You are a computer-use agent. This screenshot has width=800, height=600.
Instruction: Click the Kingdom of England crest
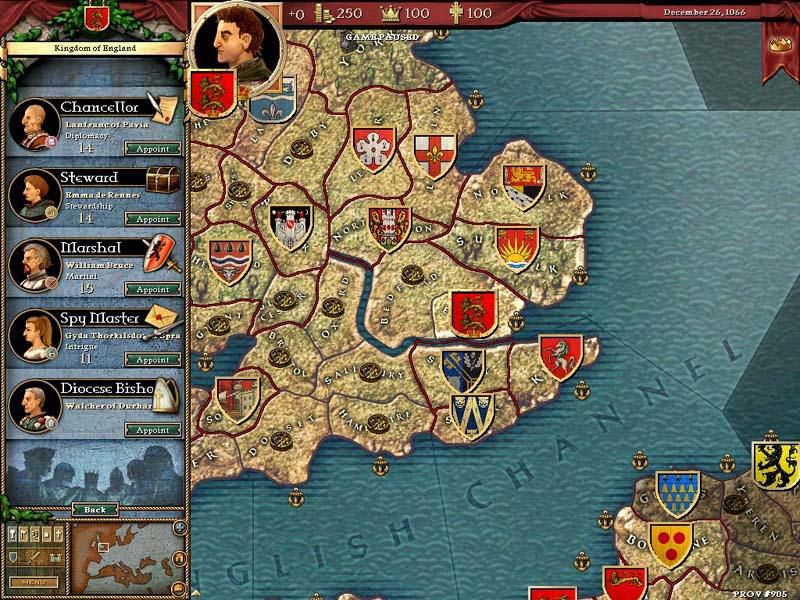pos(95,17)
